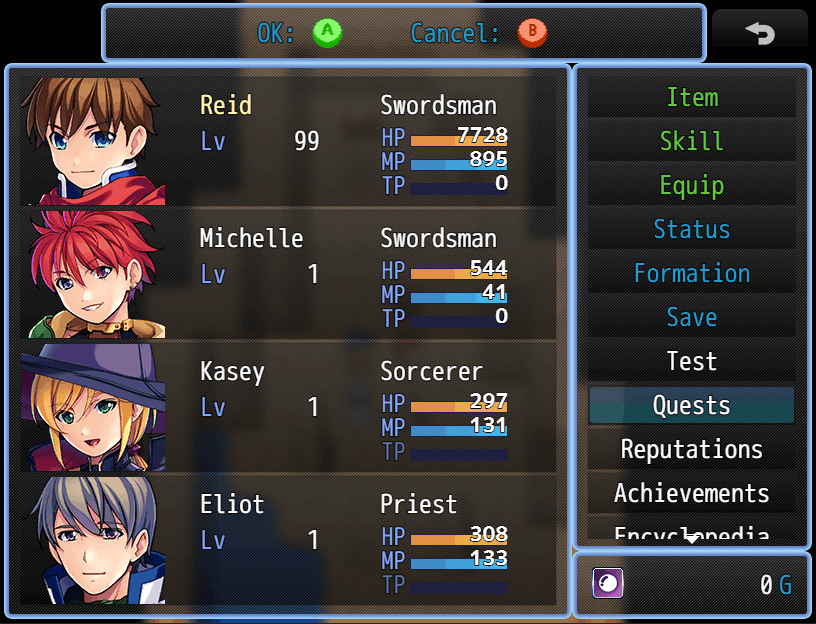Image resolution: width=816 pixels, height=624 pixels.
Task: Show the Reputations screen
Action: (691, 450)
